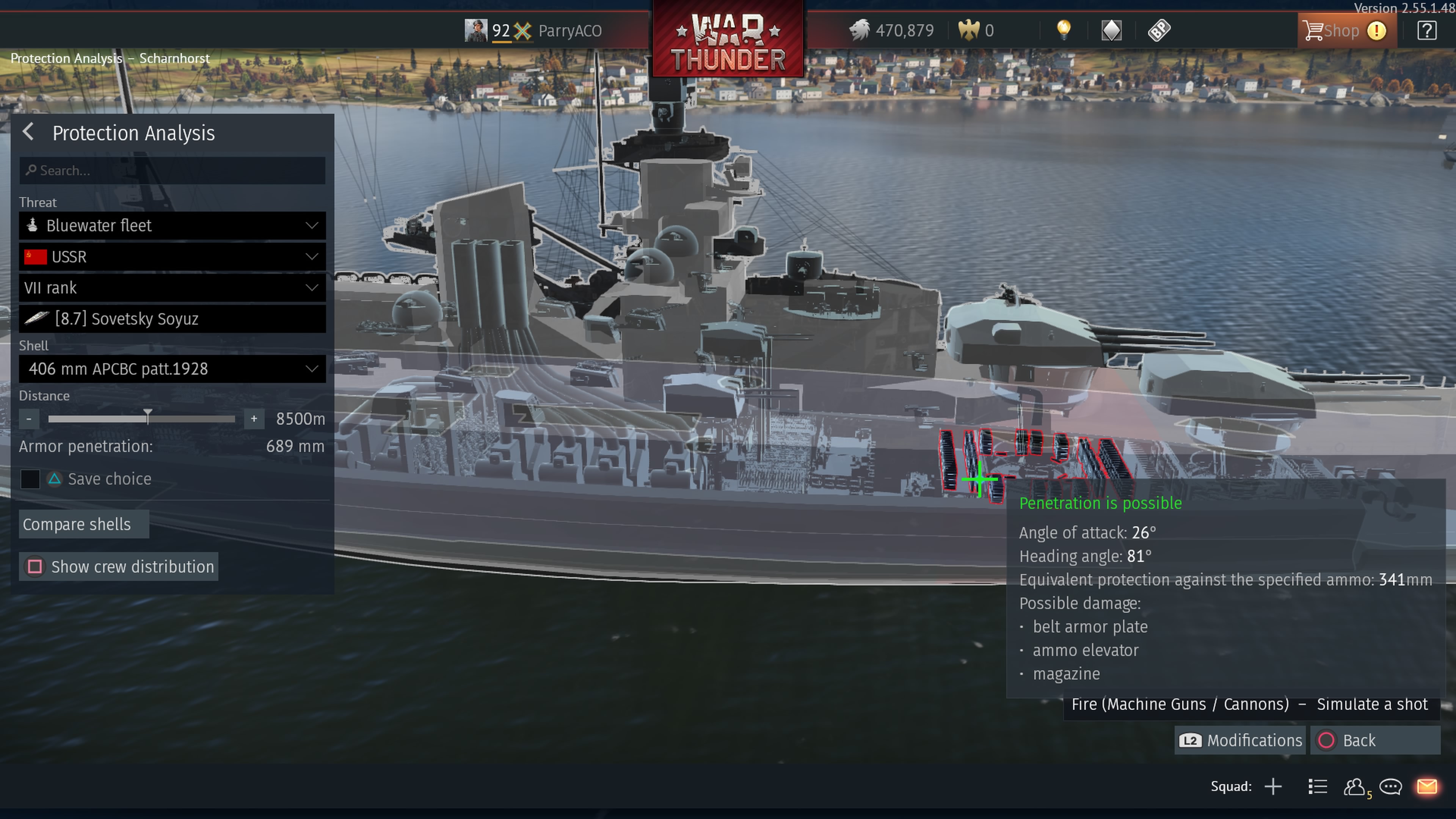Open the 406 mm APCBC shell dropdown
Screen dimensions: 1456x819
173,369
